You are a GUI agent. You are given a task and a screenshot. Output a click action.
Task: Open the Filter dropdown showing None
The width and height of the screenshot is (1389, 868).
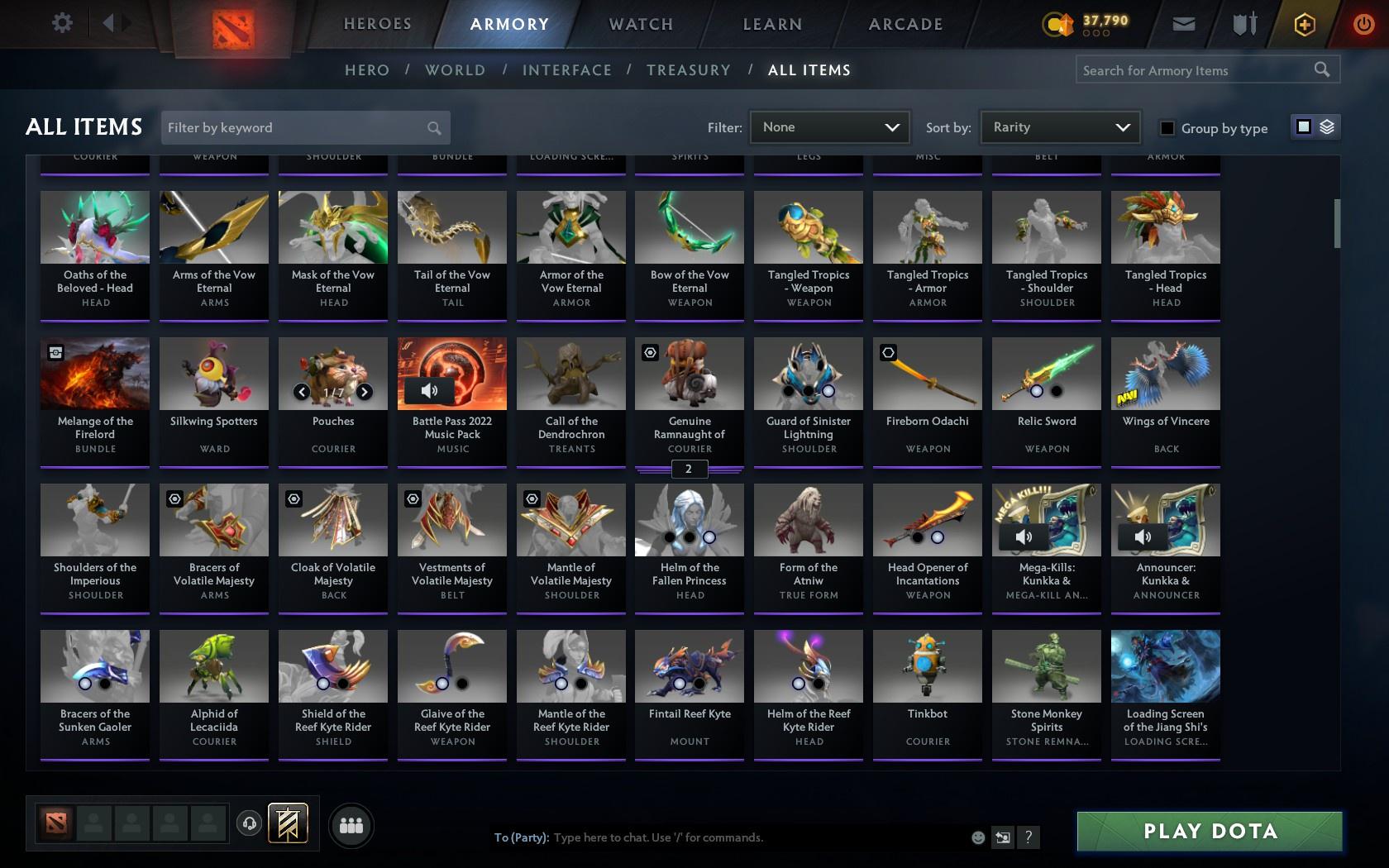click(x=828, y=127)
